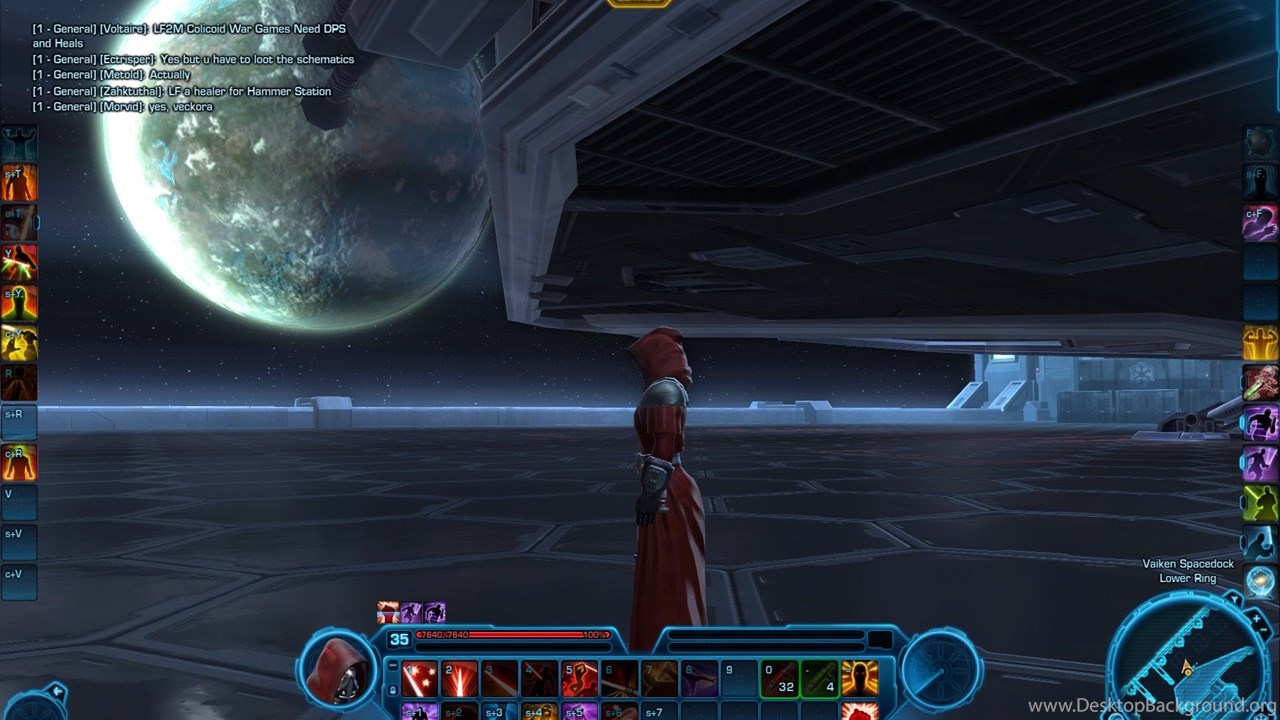
Task: Use the purple arm ability bound to c+F
Action: pyautogui.click(x=1260, y=223)
